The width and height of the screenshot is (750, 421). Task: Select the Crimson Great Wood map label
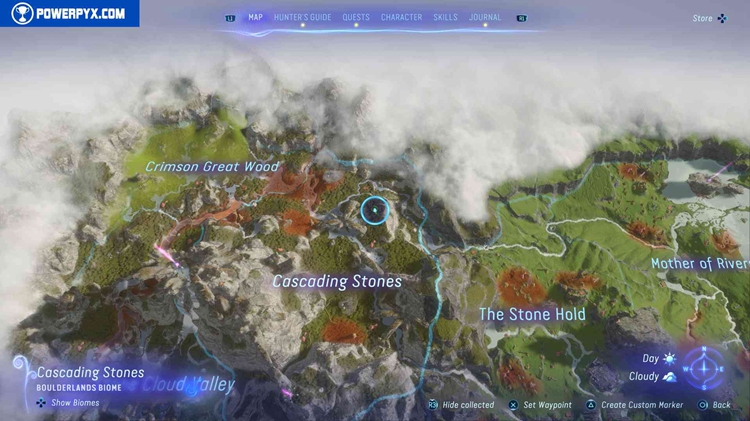pos(212,167)
